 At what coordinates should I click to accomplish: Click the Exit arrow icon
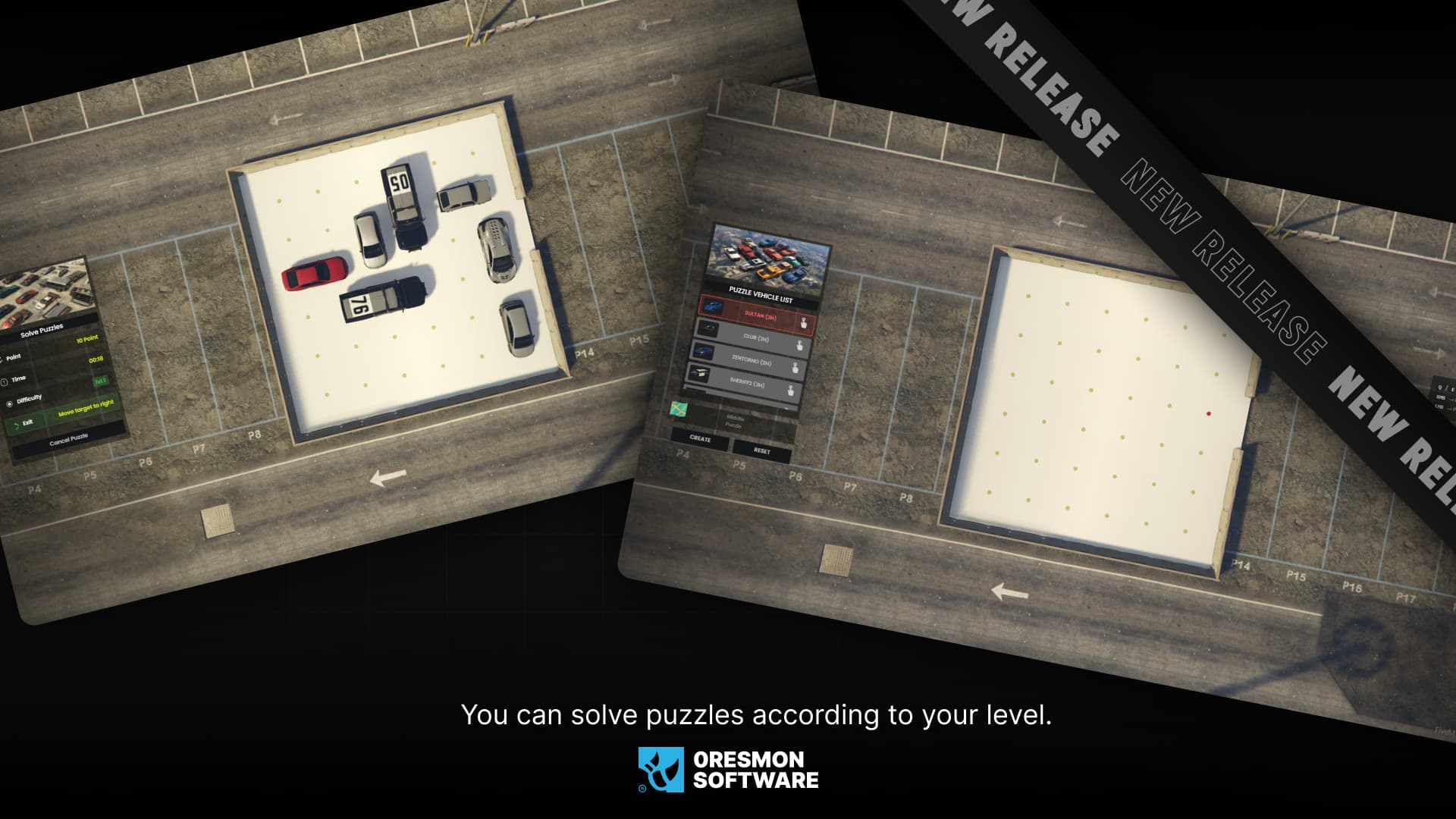point(17,425)
